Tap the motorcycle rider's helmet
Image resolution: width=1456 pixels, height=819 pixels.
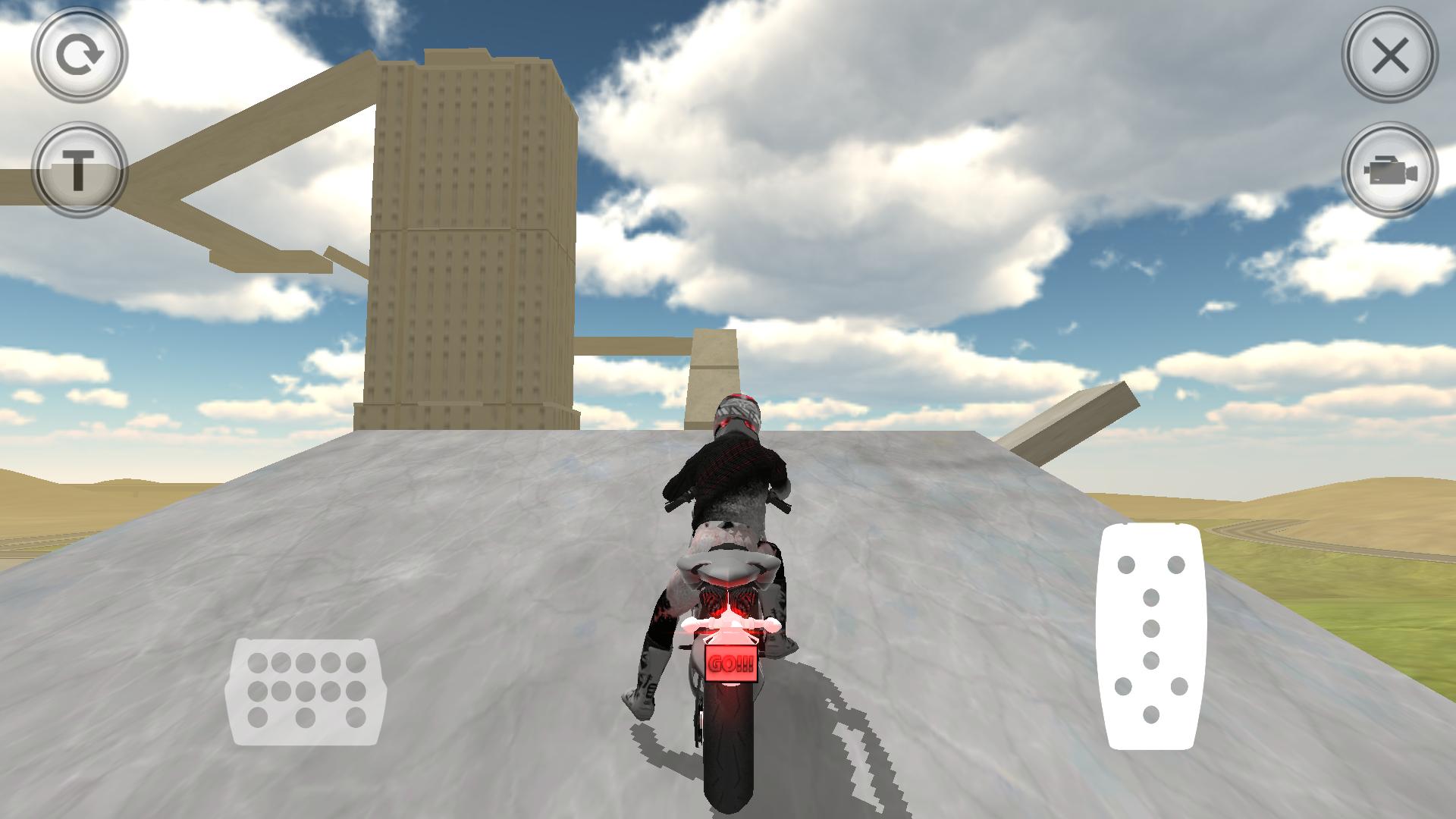tap(739, 413)
